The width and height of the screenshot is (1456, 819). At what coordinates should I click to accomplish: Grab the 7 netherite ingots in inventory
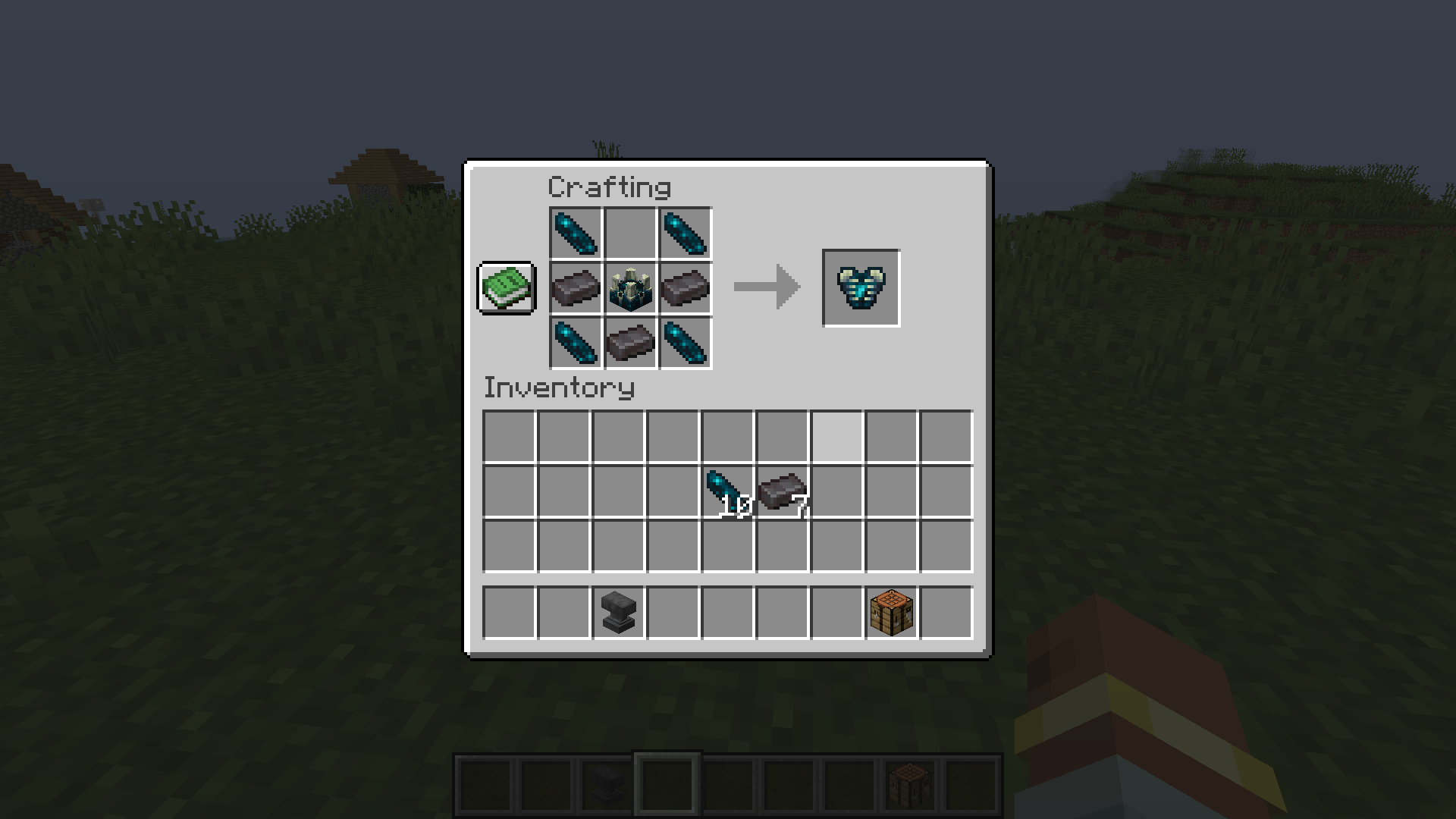[x=781, y=491]
